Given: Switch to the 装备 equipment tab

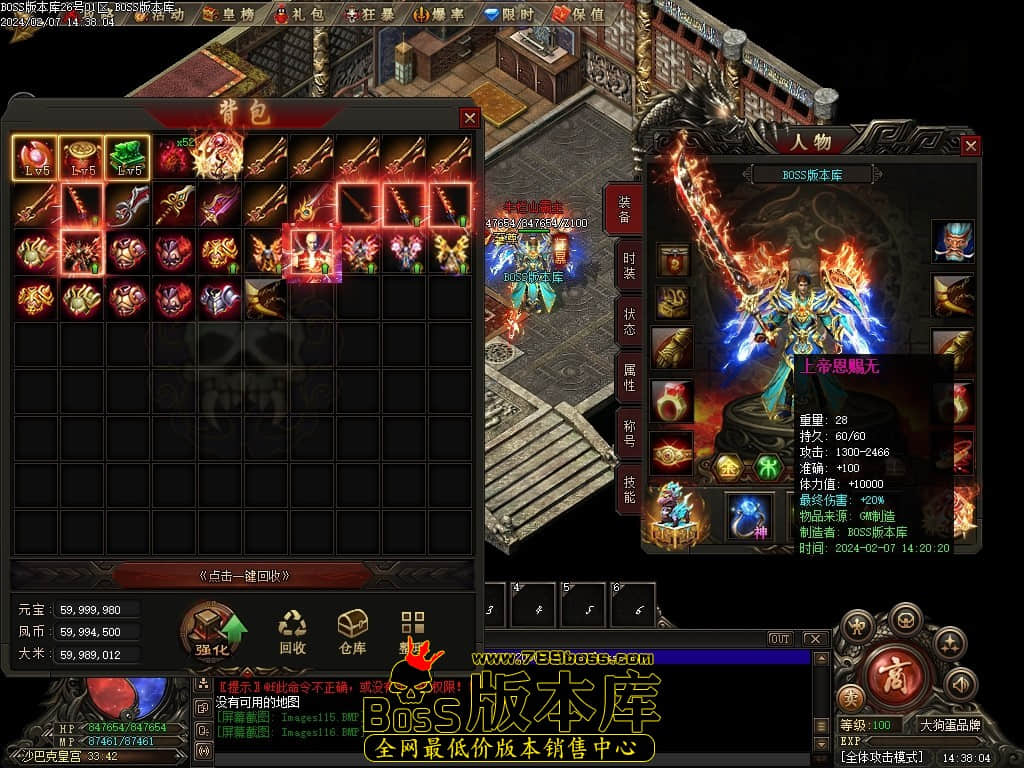Looking at the screenshot, I should tap(627, 208).
